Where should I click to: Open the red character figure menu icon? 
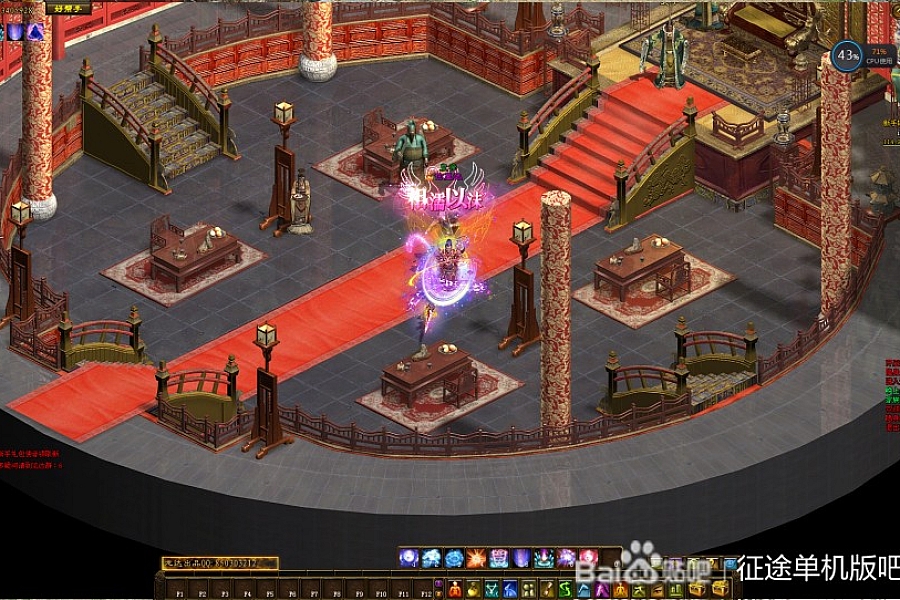(454, 589)
